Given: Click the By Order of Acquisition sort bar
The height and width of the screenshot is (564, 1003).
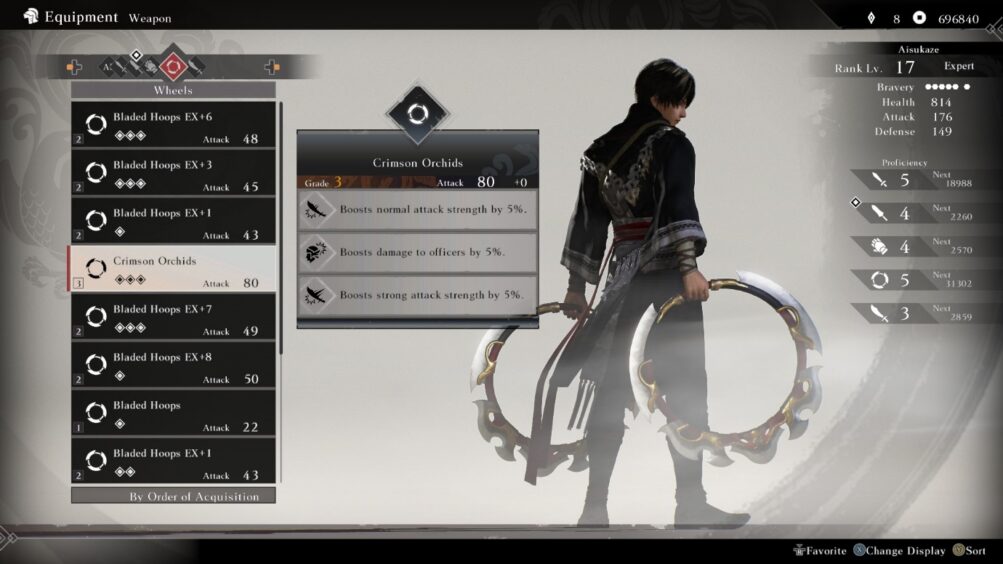Looking at the screenshot, I should [173, 496].
